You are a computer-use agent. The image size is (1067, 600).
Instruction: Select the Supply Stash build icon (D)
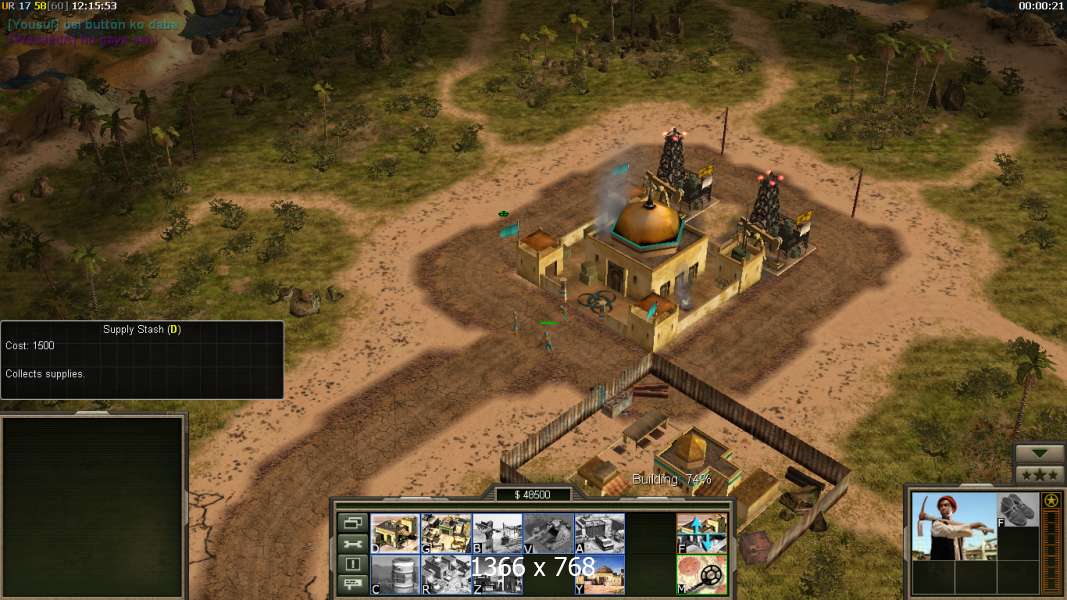coord(396,533)
